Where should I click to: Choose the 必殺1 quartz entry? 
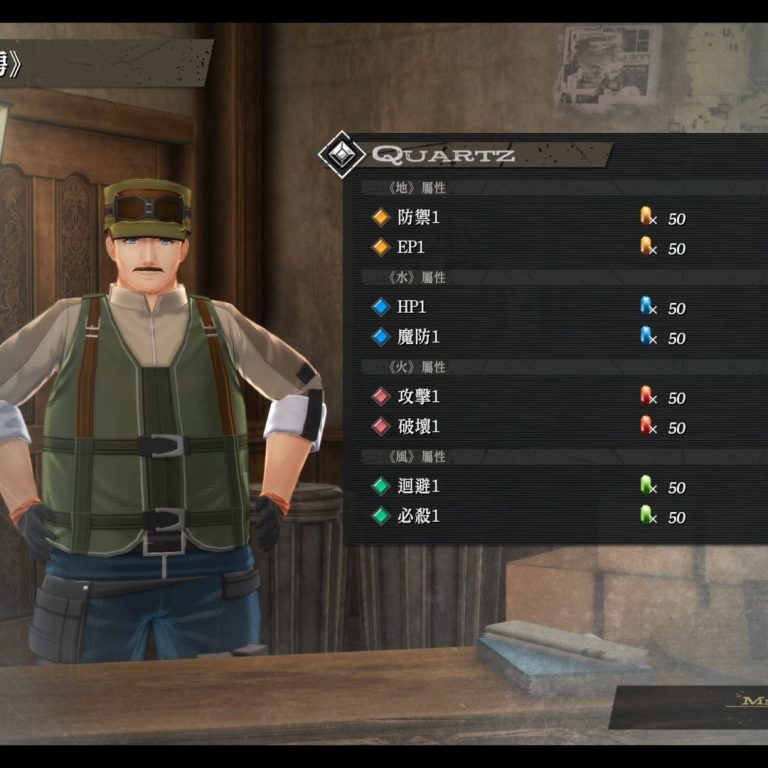tap(419, 517)
